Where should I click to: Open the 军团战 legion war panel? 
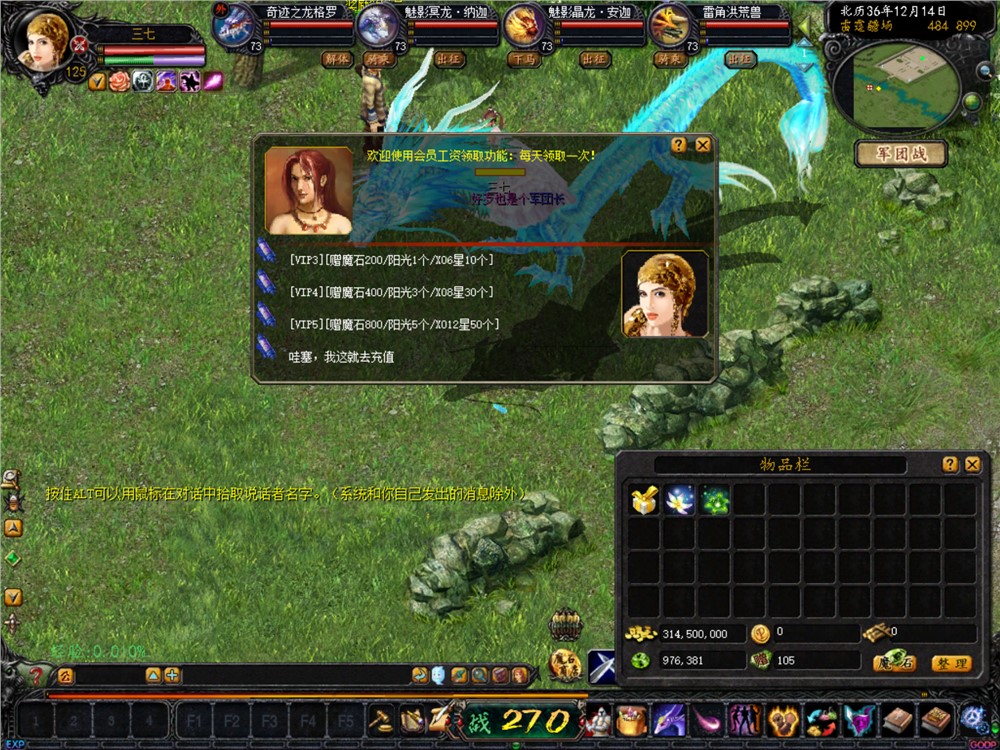point(900,154)
